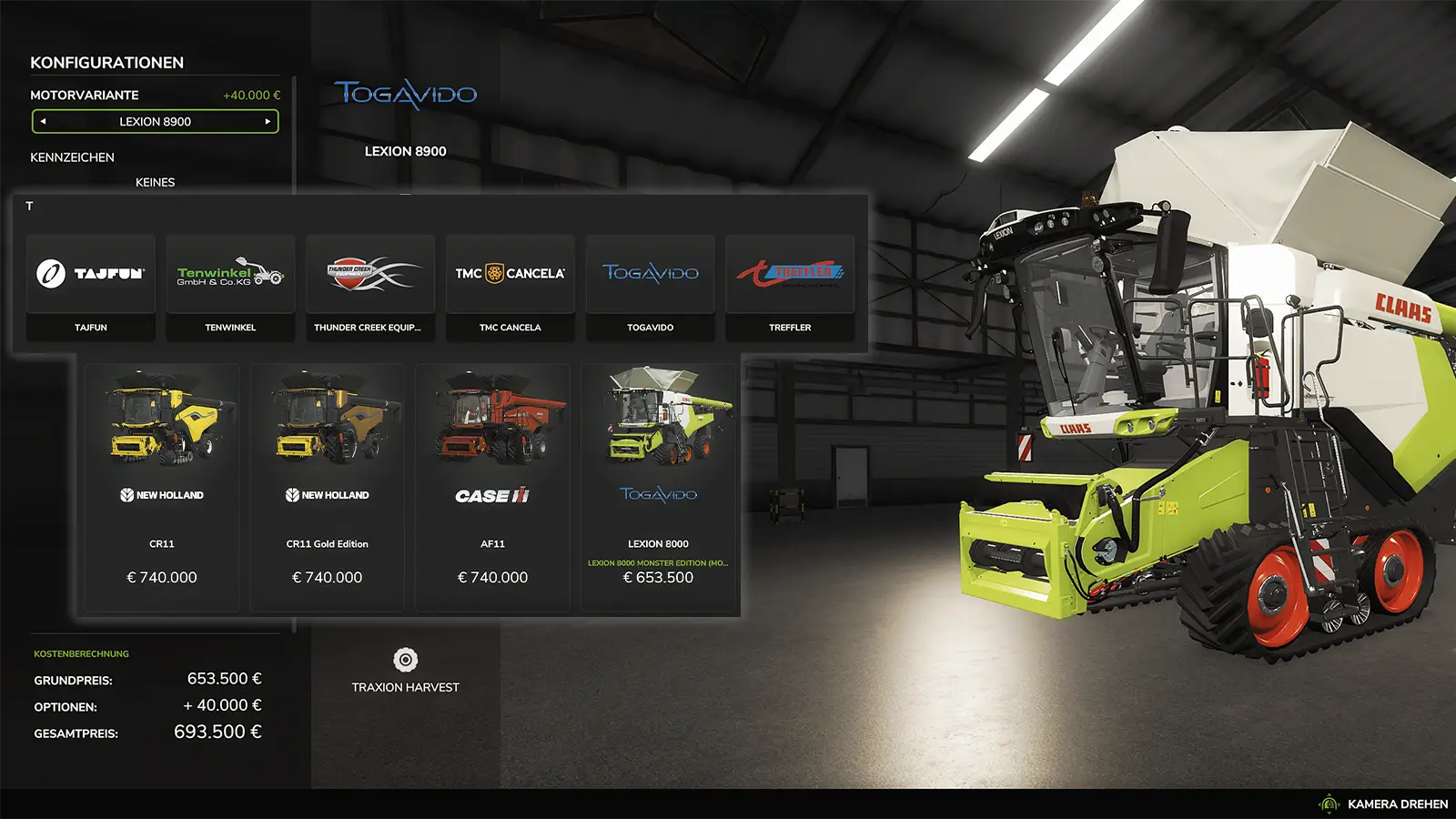1456x819 pixels.
Task: Select the Lexion 8000 Monster Edition card
Action: point(658,487)
